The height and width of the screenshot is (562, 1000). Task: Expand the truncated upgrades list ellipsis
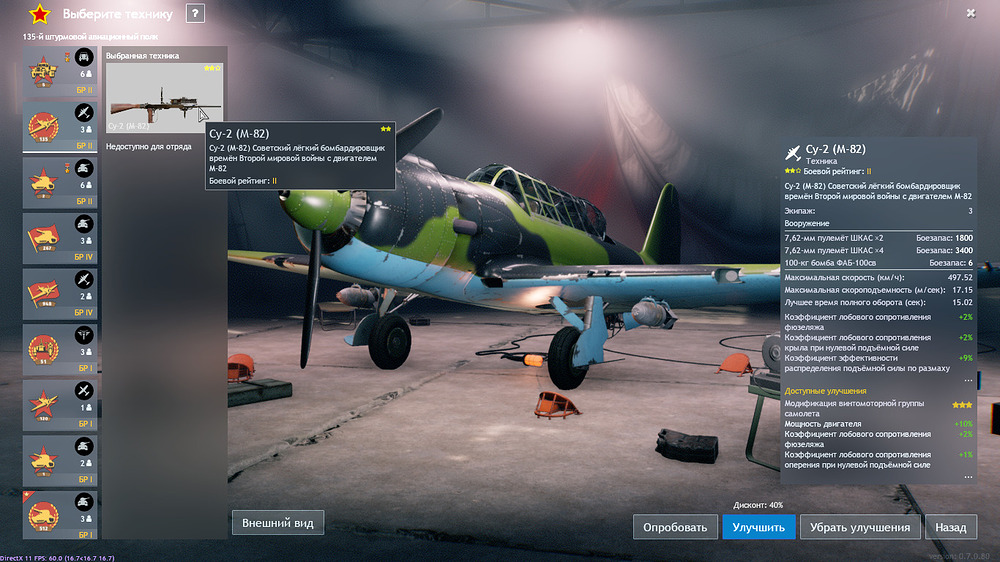(x=967, y=477)
